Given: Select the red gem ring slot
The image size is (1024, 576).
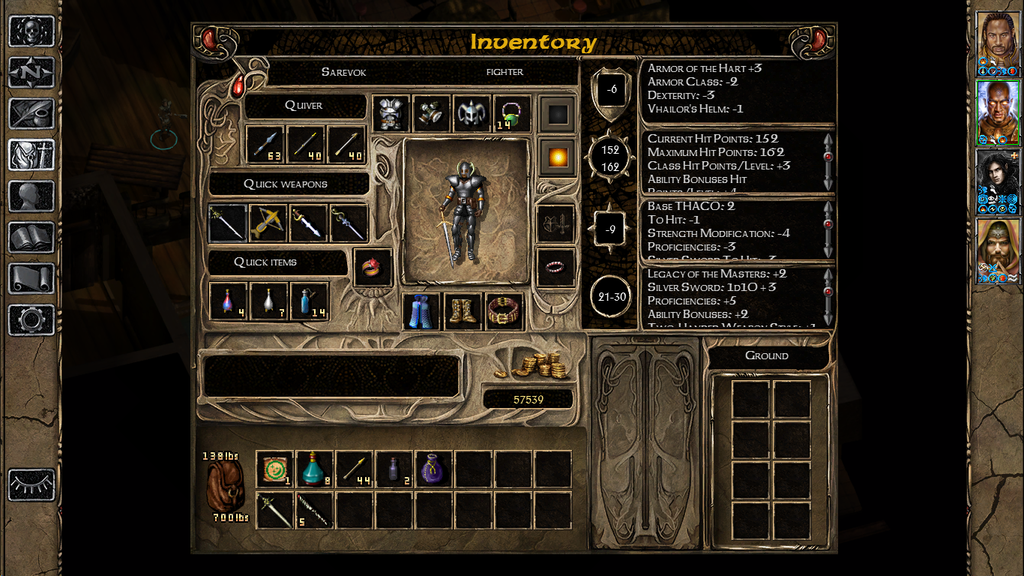Looking at the screenshot, I should click(x=372, y=267).
